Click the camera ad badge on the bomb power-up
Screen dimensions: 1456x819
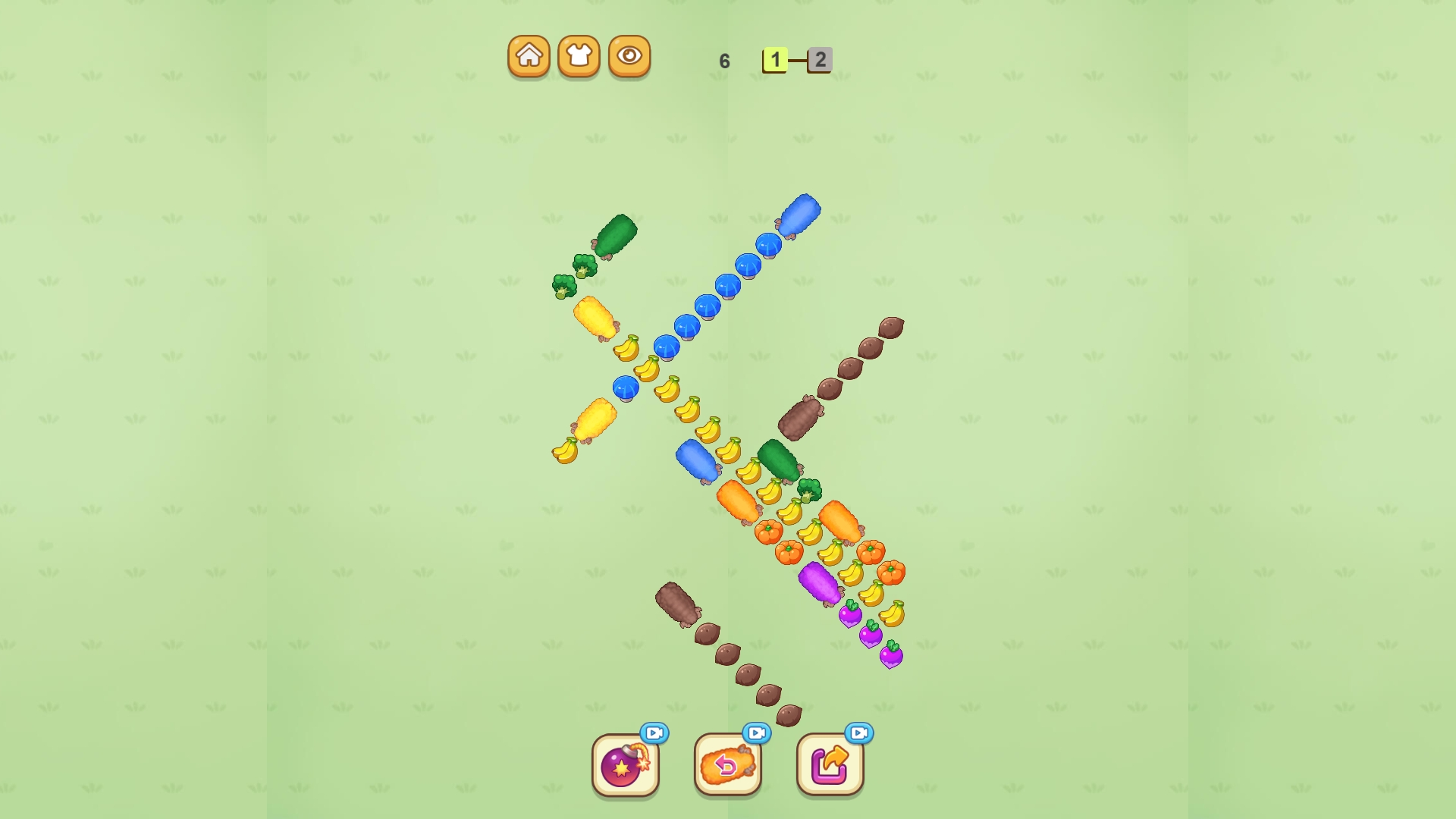click(655, 733)
